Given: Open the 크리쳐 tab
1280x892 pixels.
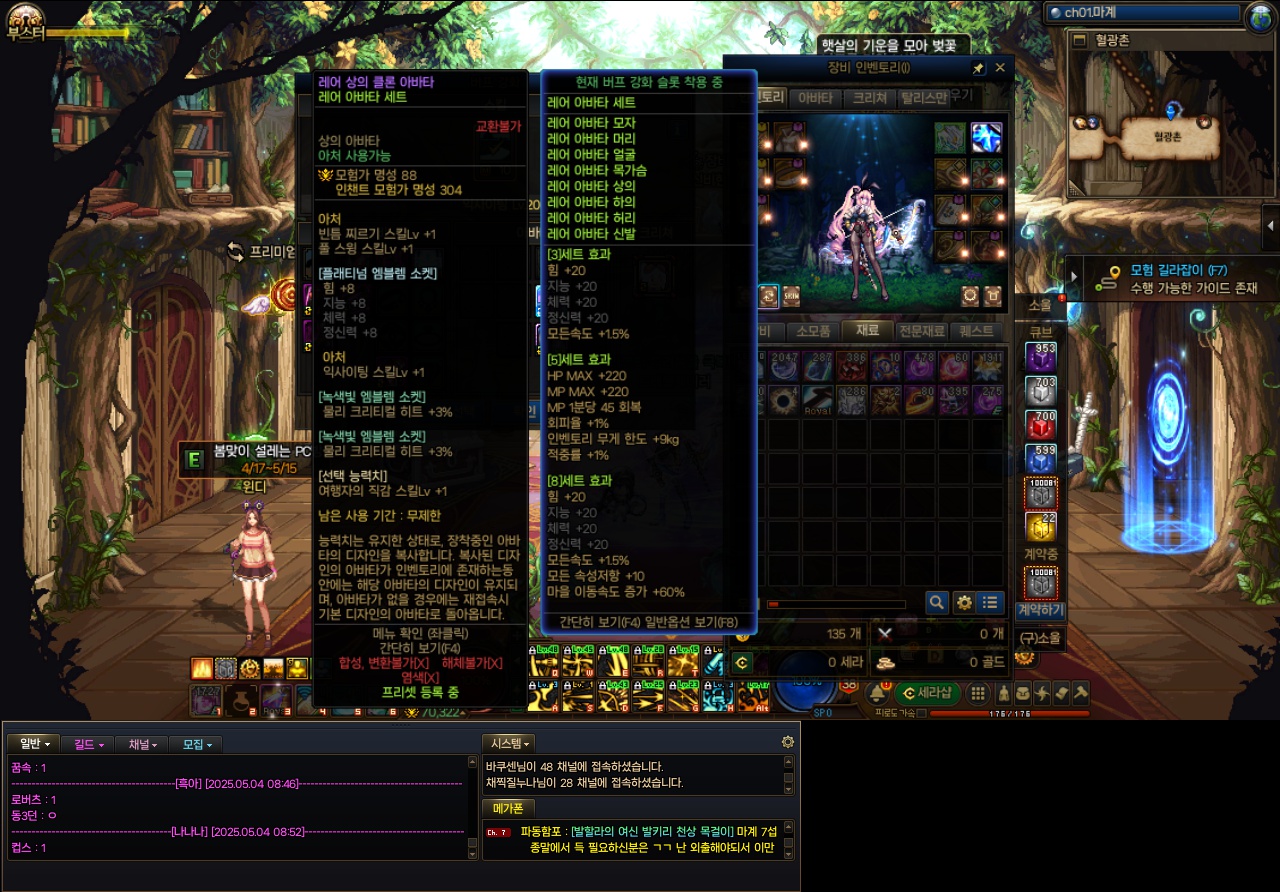Looking at the screenshot, I should tap(870, 98).
